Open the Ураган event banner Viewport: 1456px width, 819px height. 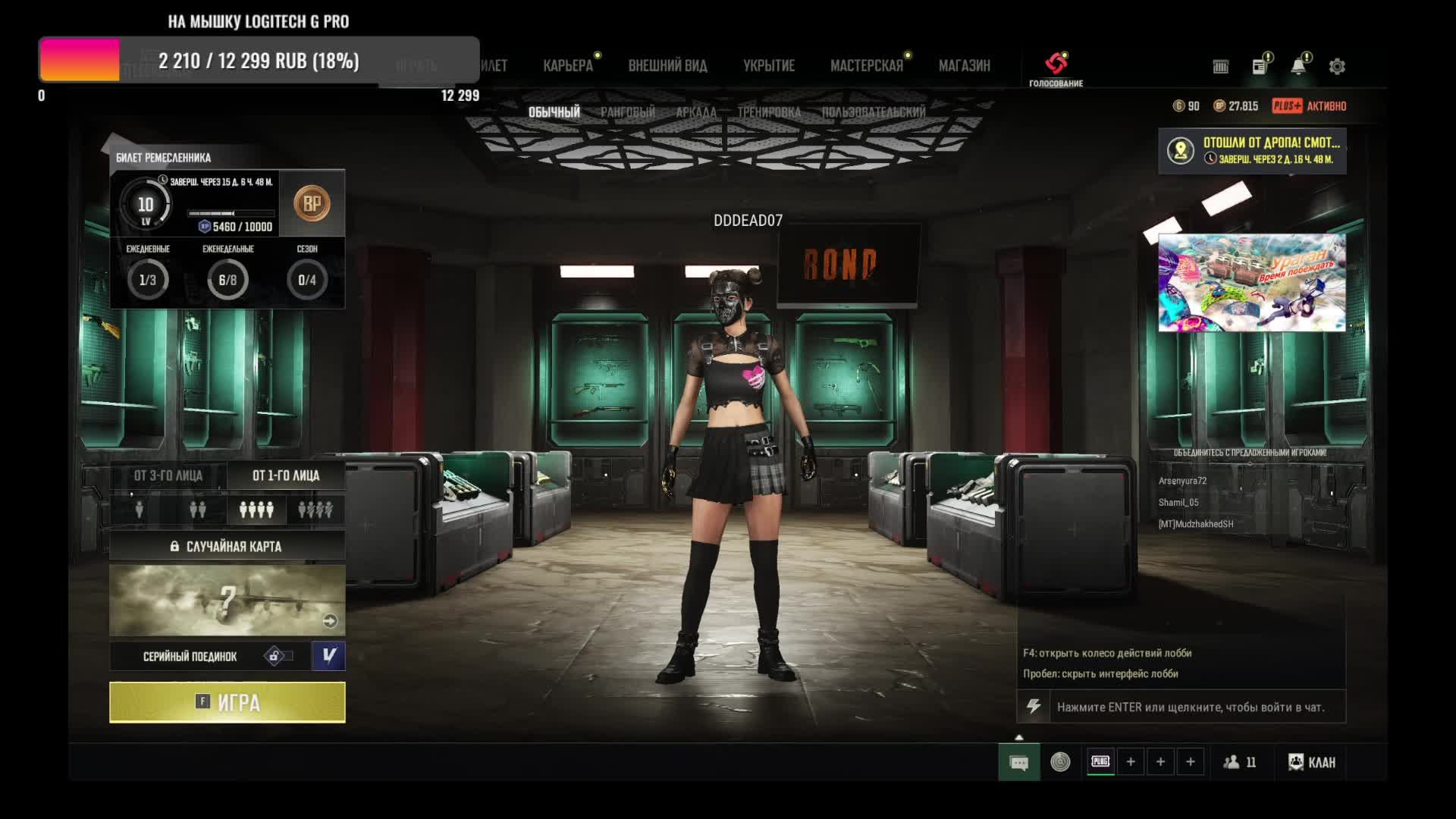coord(1251,282)
